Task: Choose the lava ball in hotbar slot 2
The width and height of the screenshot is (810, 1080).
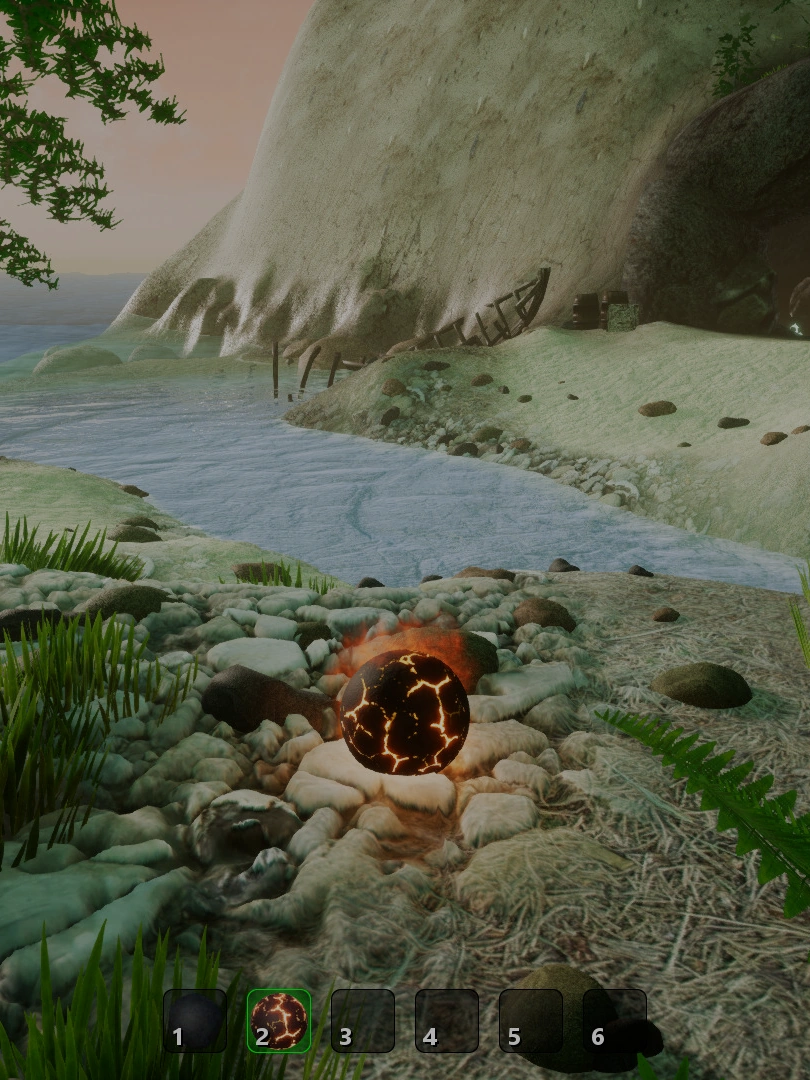Action: coord(279,1021)
